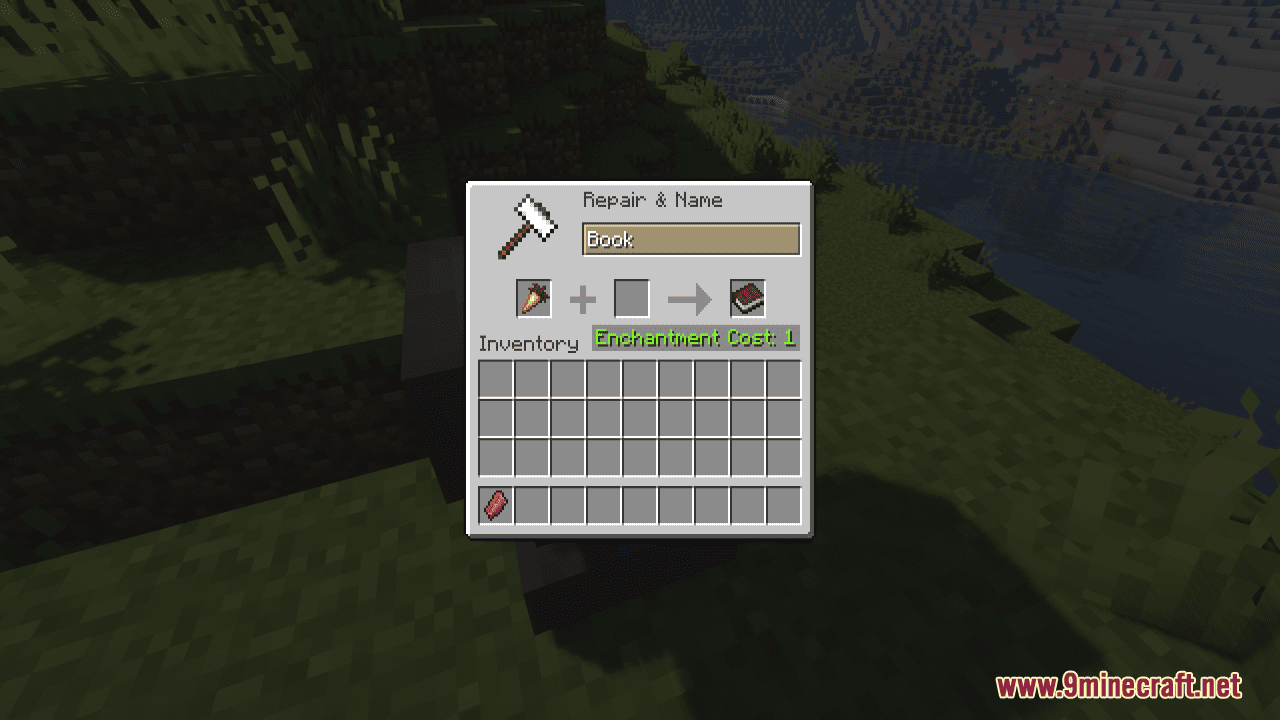1280x720 pixels.
Task: Select the carrot in the first anvil slot
Action: 532,298
